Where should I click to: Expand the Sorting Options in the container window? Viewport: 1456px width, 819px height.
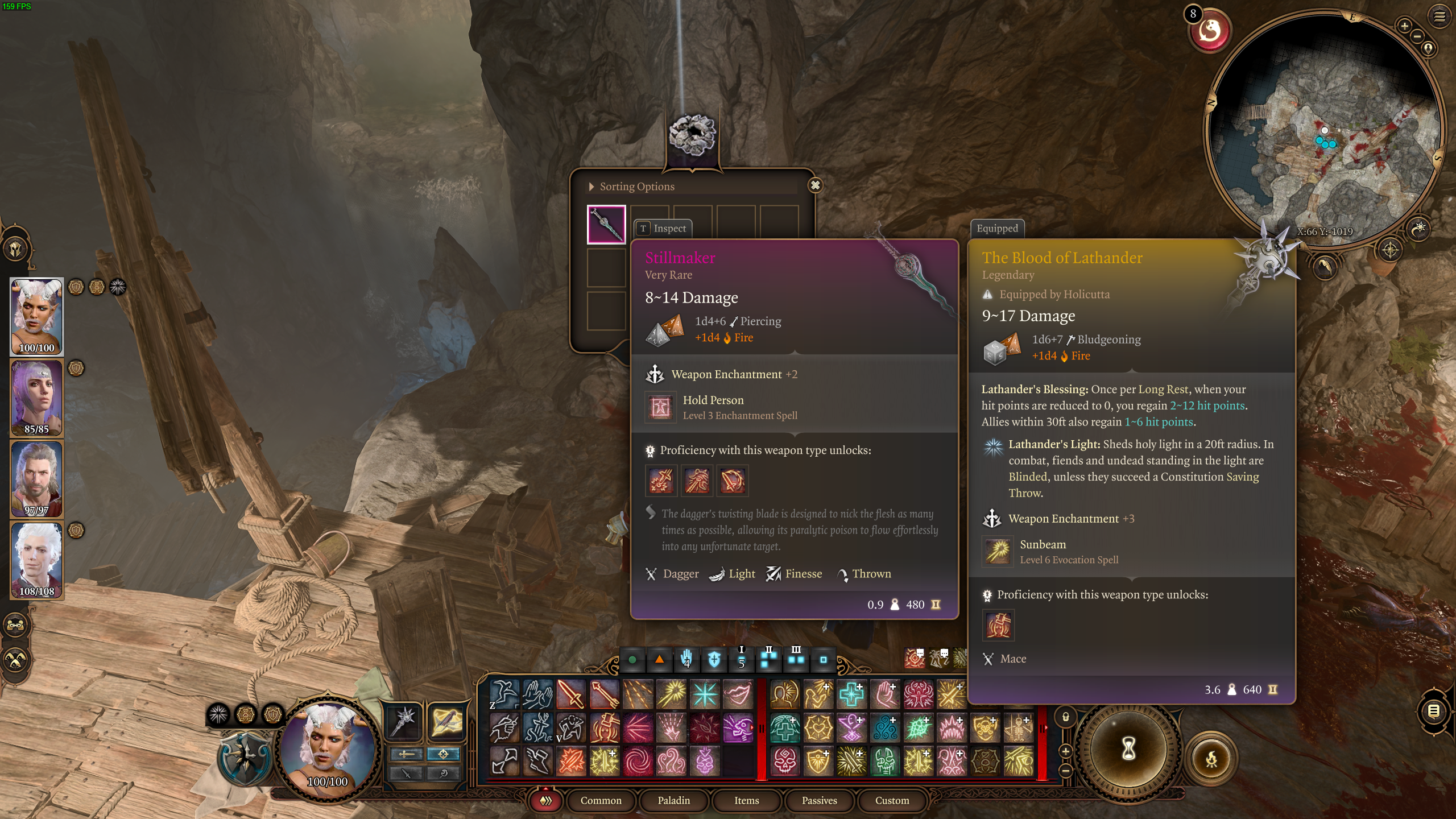[x=592, y=186]
